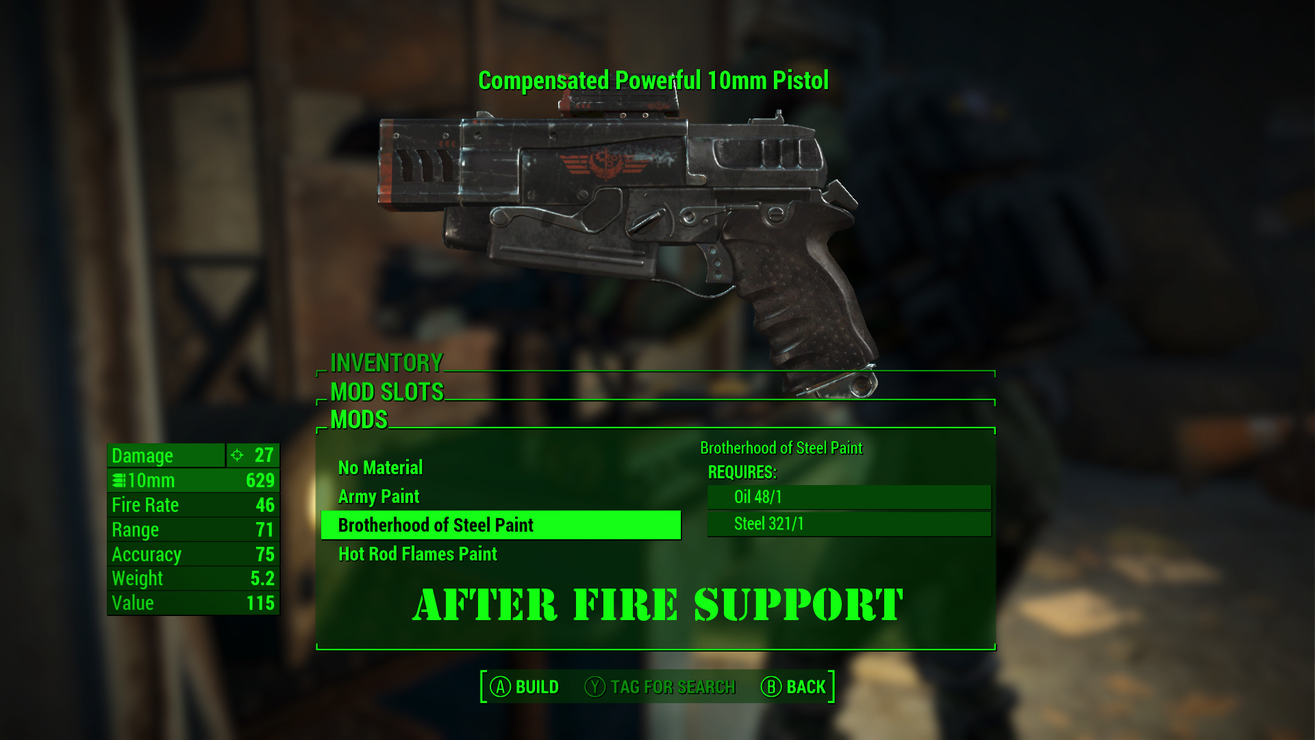Select the Oil 48/1 requirement row
This screenshot has width=1315, height=740.
coord(848,497)
